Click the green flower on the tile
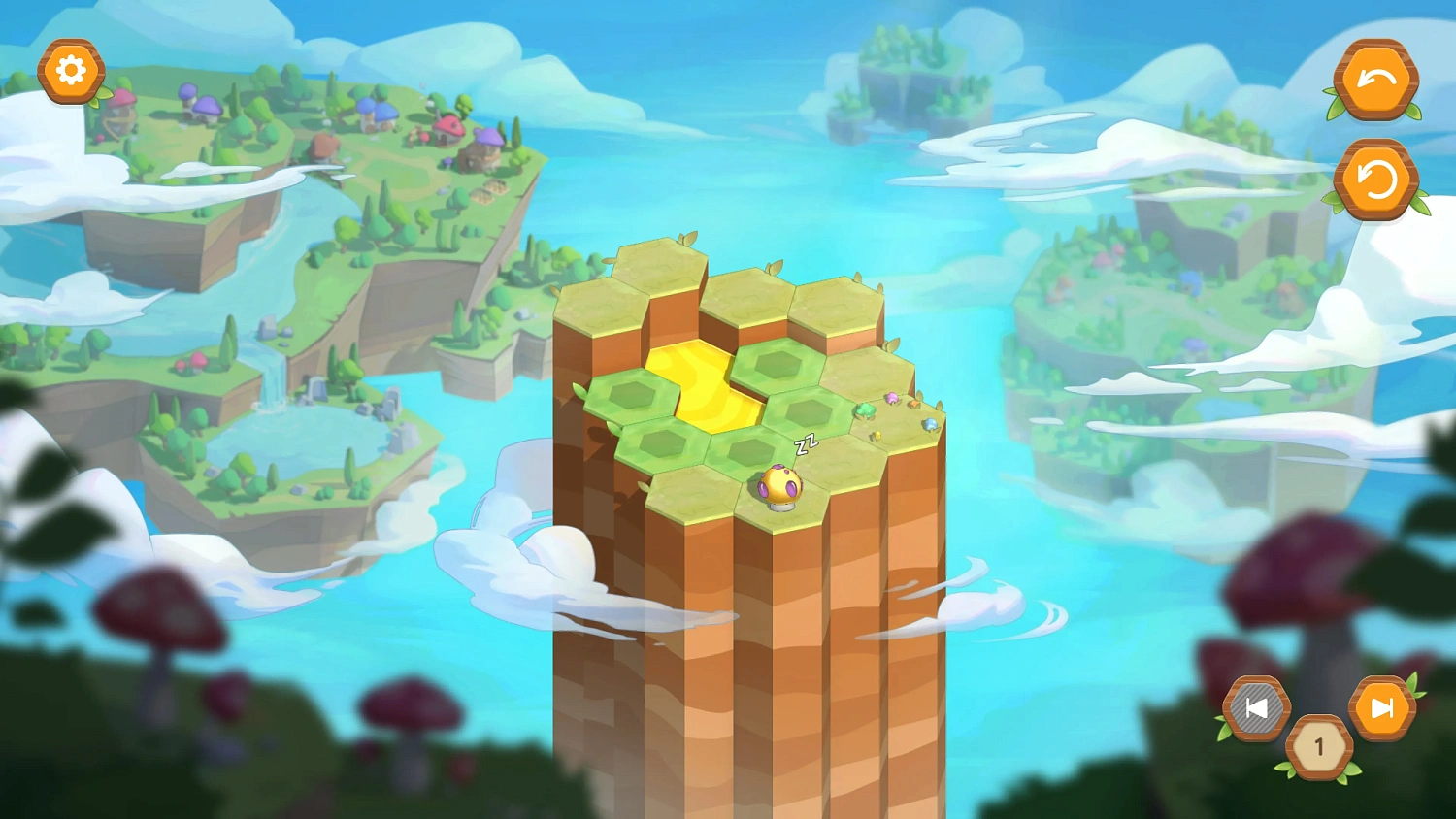 865,410
